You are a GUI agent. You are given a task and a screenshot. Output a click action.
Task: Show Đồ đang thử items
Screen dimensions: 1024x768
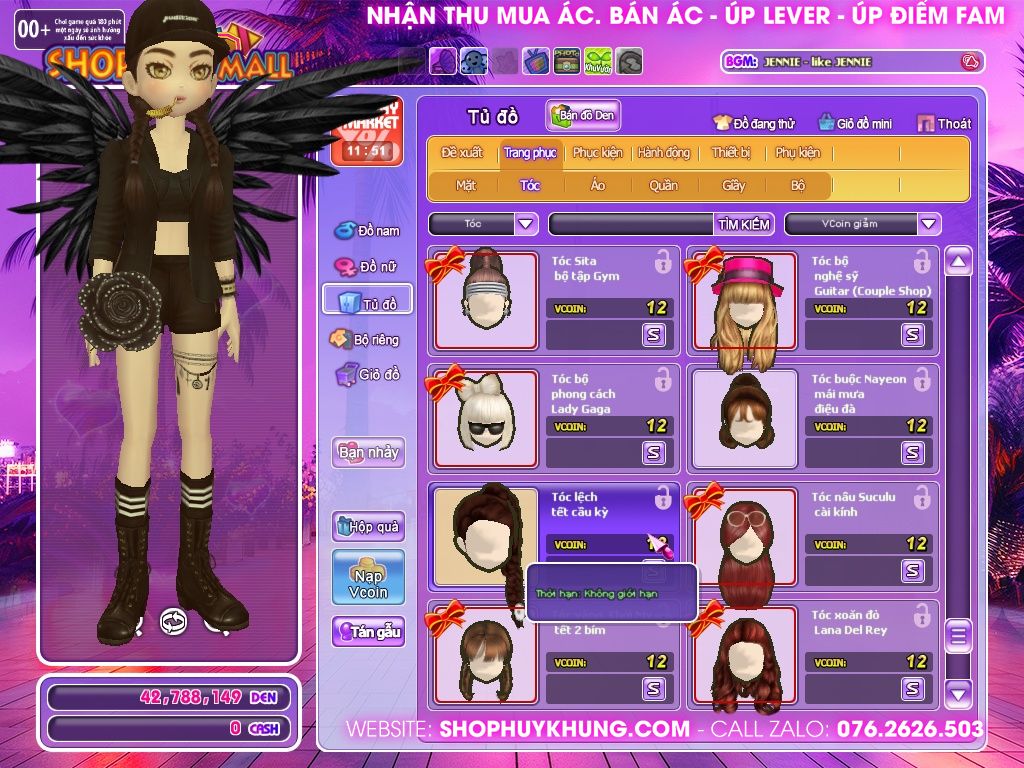754,124
